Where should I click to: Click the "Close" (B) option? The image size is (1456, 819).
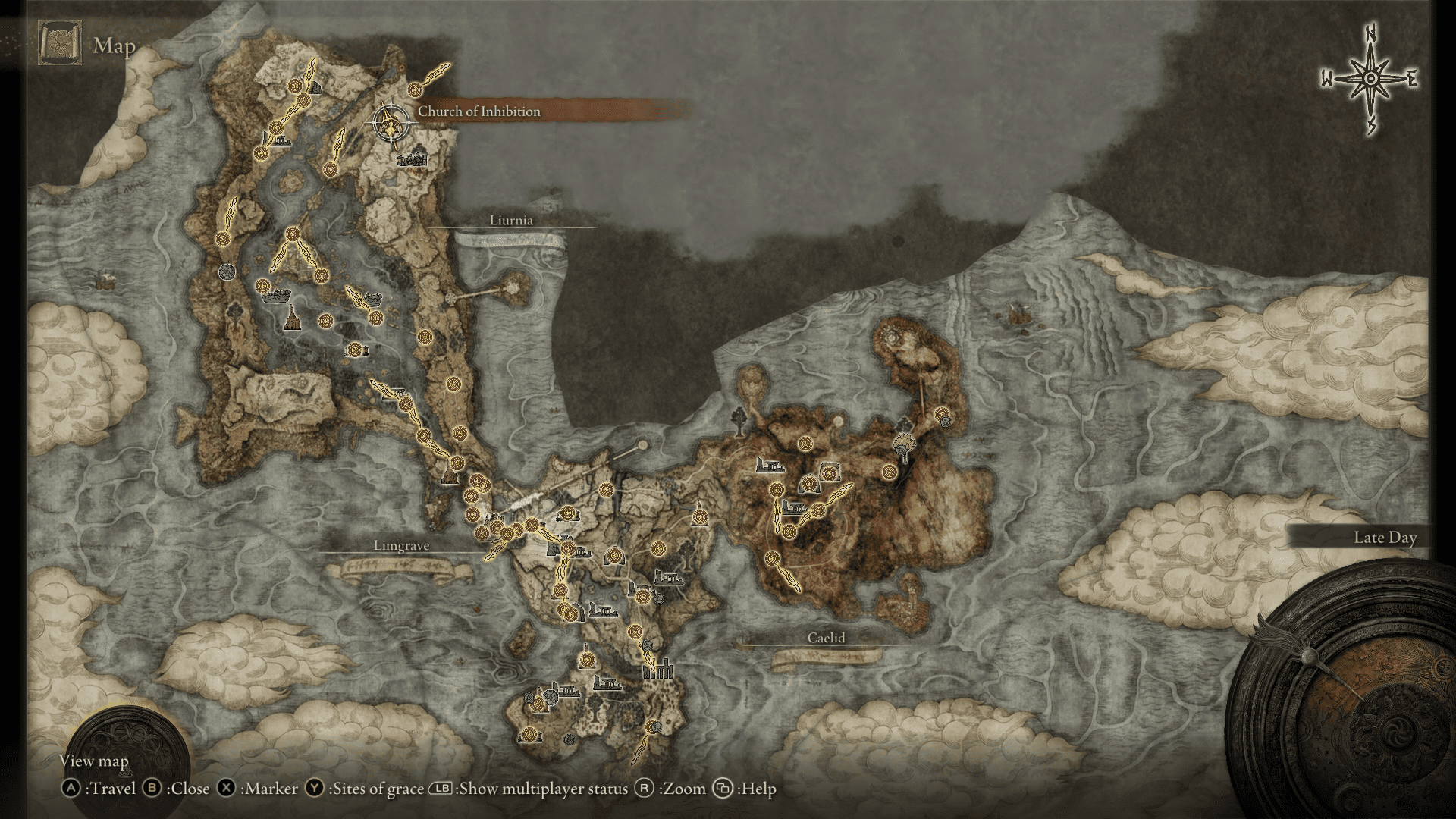[188, 789]
